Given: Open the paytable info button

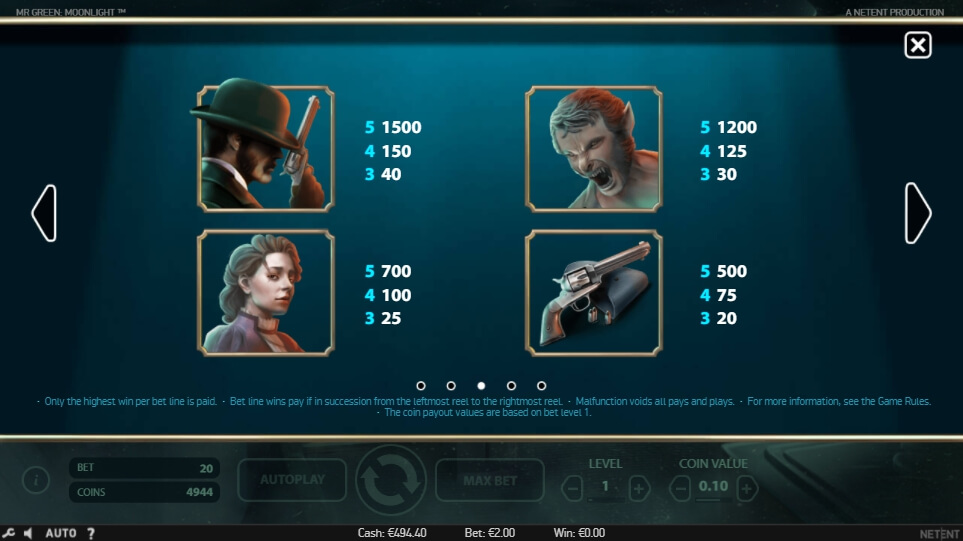Looking at the screenshot, I should (37, 481).
